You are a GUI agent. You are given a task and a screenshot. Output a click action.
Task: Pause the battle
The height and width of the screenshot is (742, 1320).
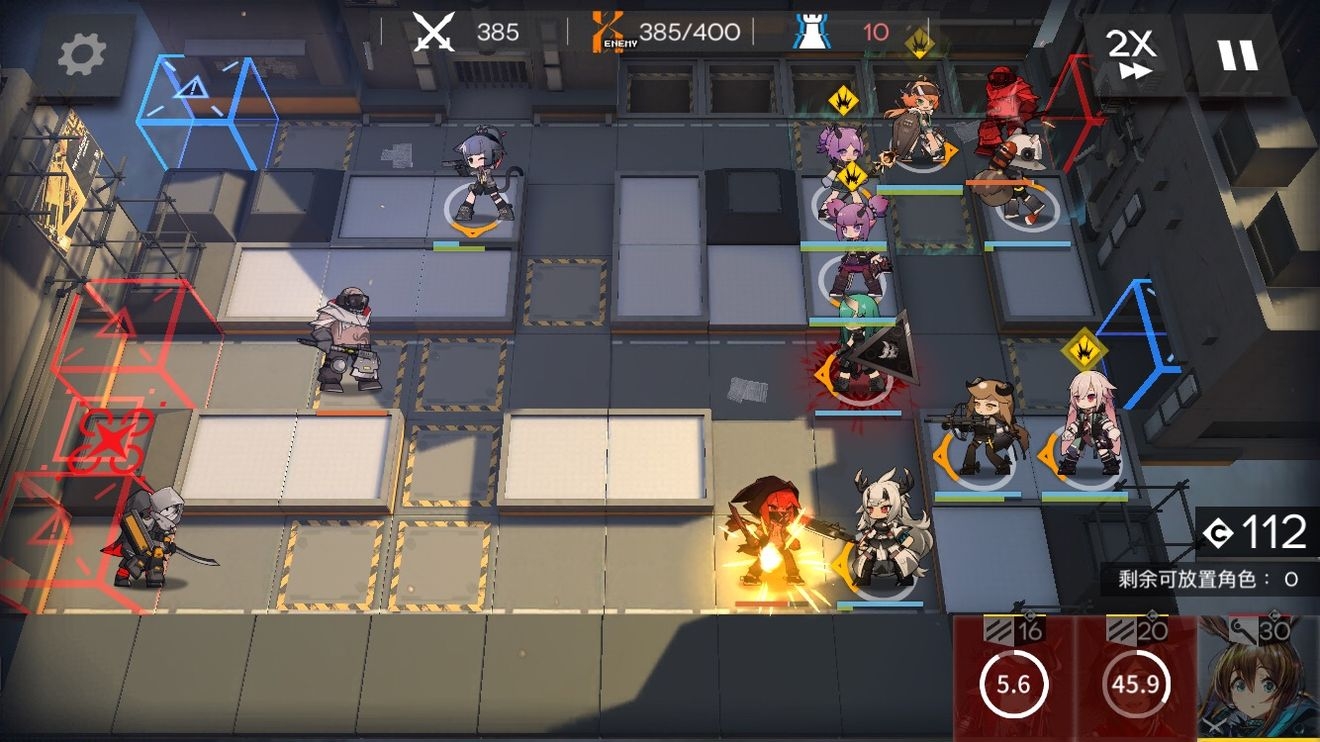coord(1238,54)
